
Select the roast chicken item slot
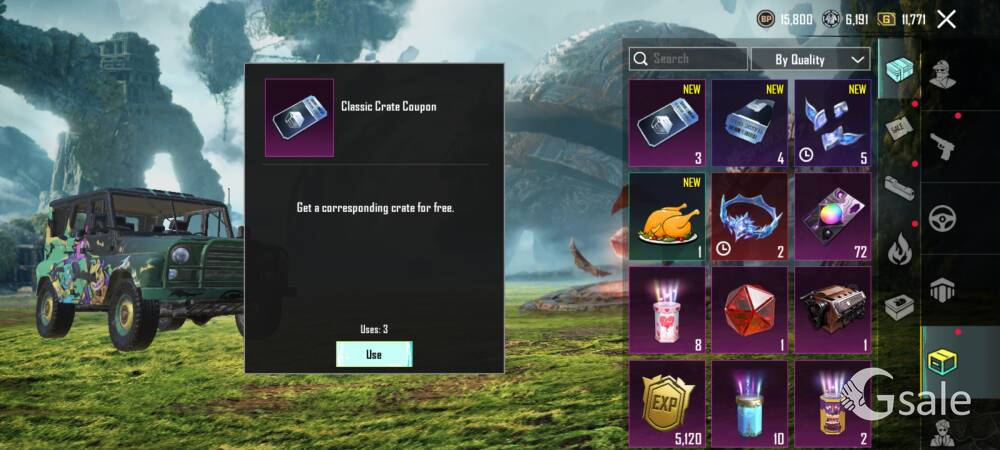click(x=667, y=217)
